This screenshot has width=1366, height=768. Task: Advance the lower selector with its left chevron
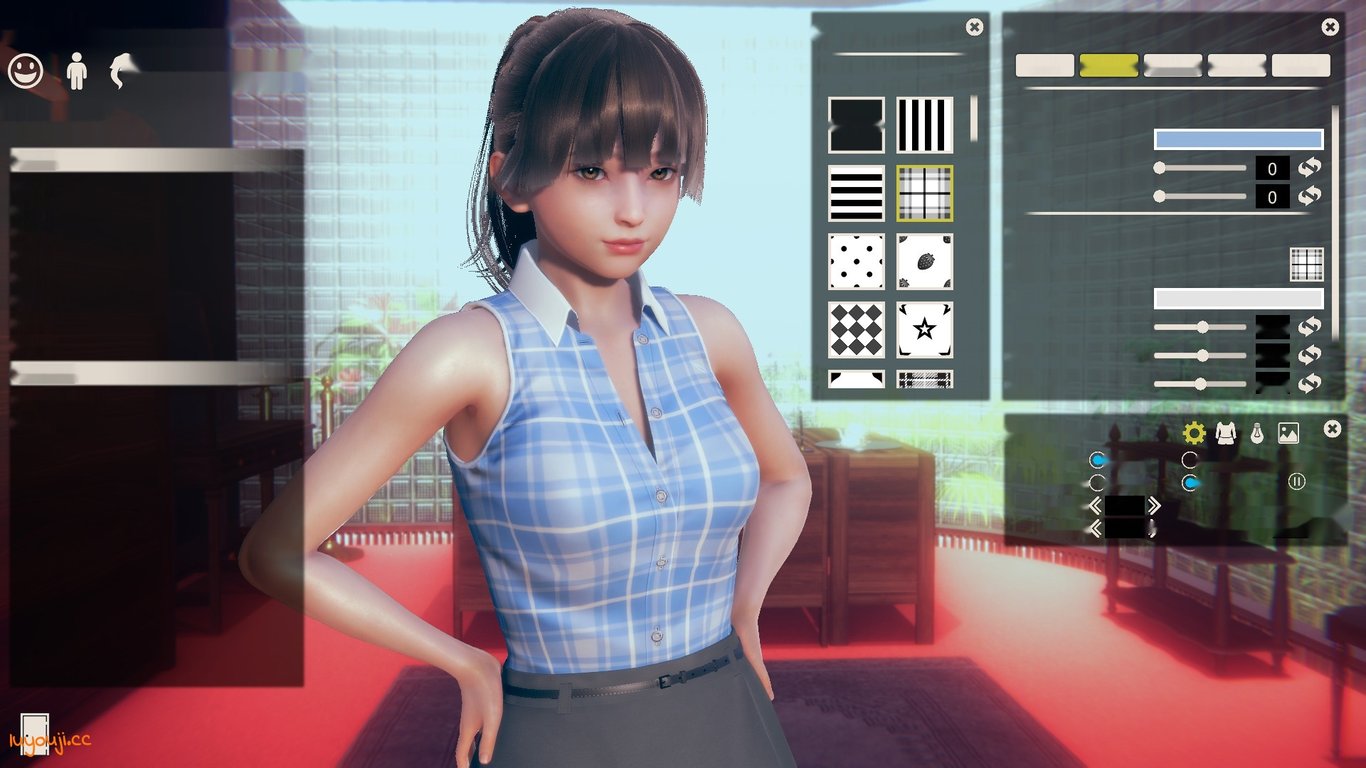(1095, 528)
